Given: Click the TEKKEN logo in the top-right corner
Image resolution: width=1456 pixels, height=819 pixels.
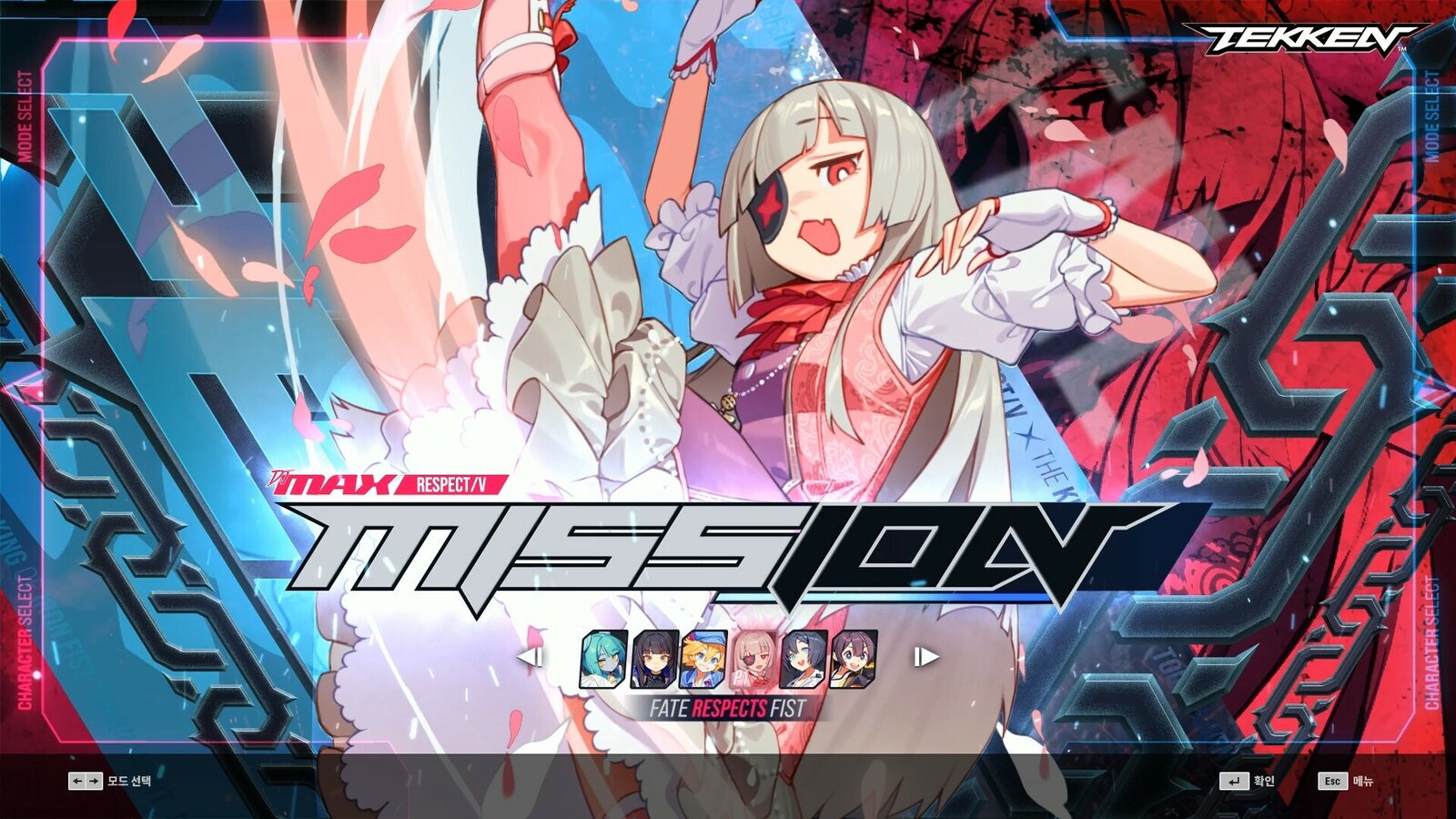Looking at the screenshot, I should click(x=1296, y=38).
